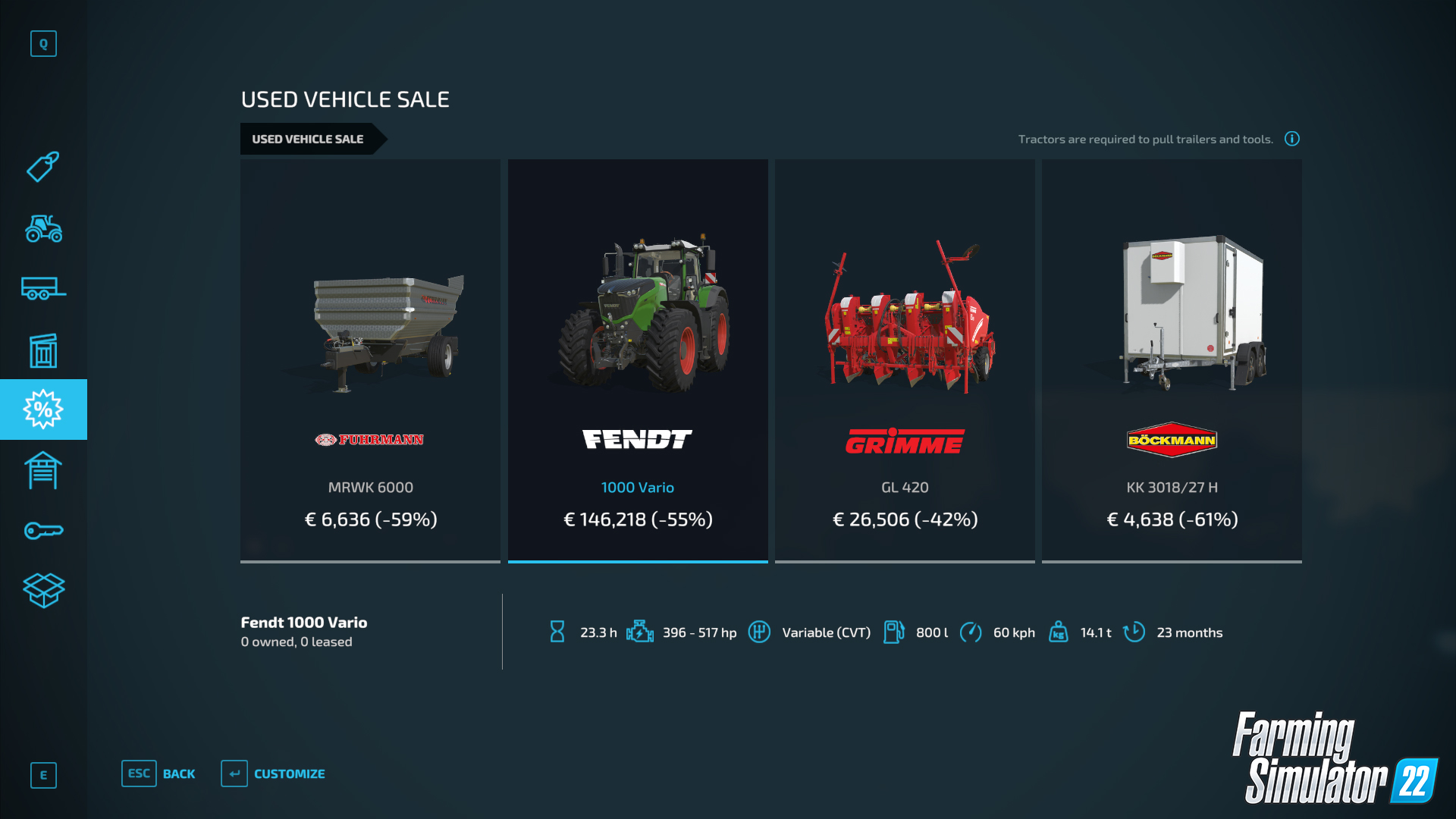Select the price tag brands category icon
Screen dimensions: 1456x819
coord(43,167)
